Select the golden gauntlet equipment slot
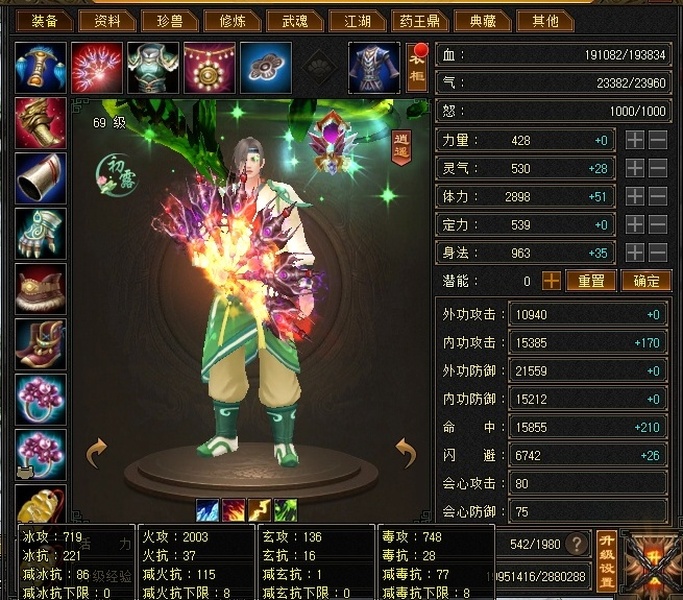 pyautogui.click(x=41, y=122)
